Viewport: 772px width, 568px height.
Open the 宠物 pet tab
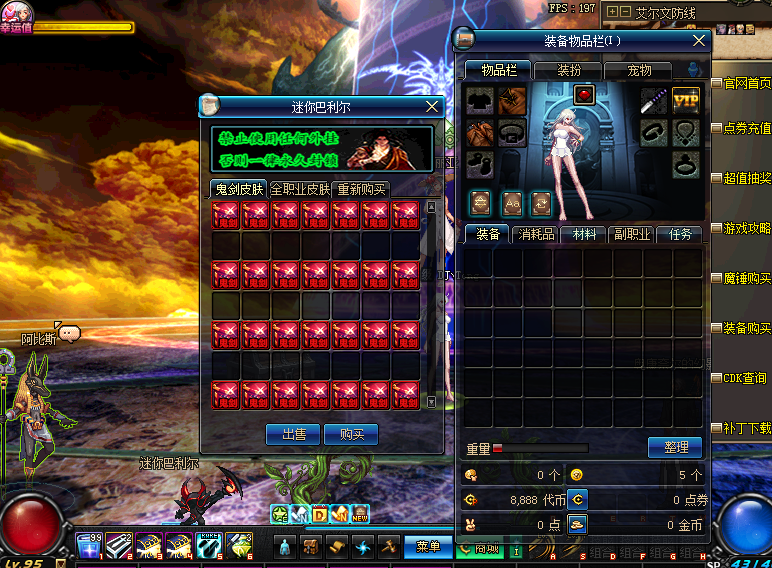(x=639, y=71)
